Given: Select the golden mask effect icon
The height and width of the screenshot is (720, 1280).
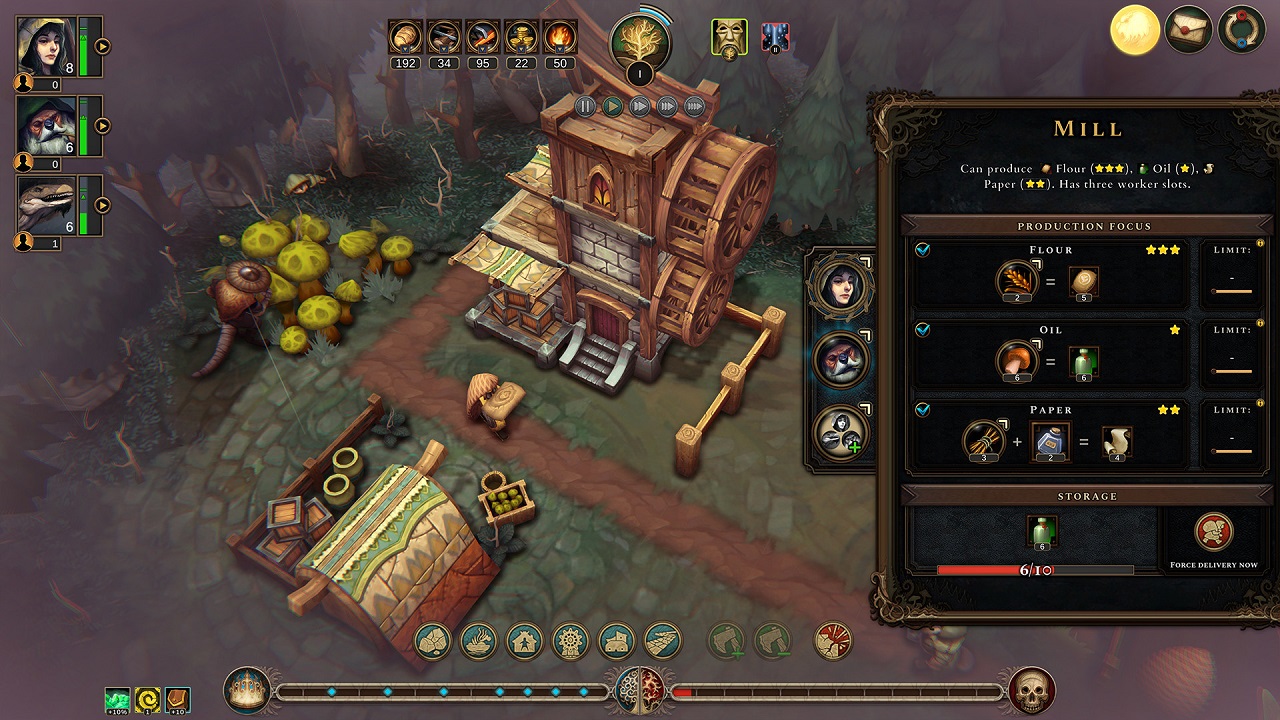Looking at the screenshot, I should (x=729, y=37).
